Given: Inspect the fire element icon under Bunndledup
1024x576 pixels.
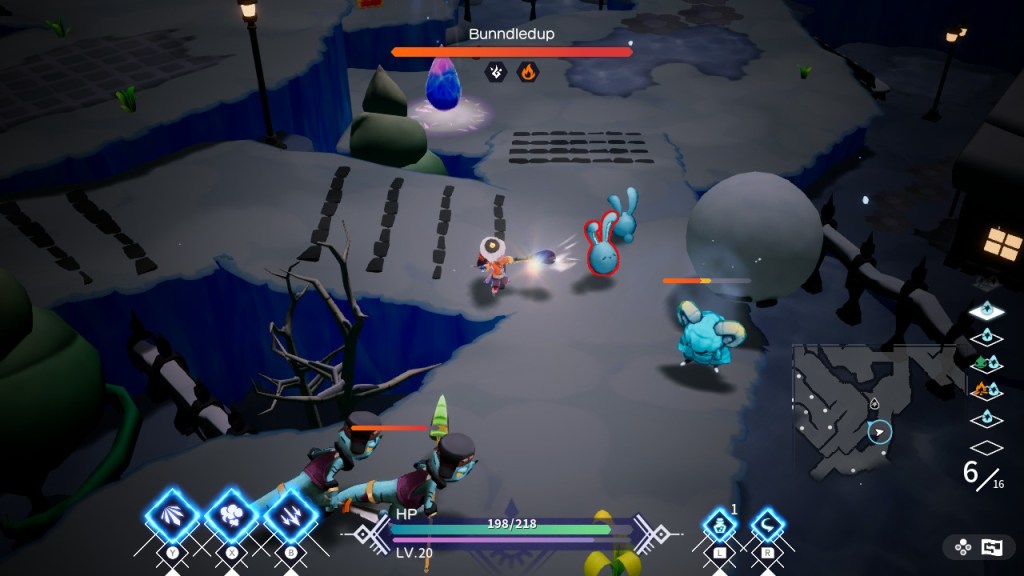Looking at the screenshot, I should (x=527, y=72).
